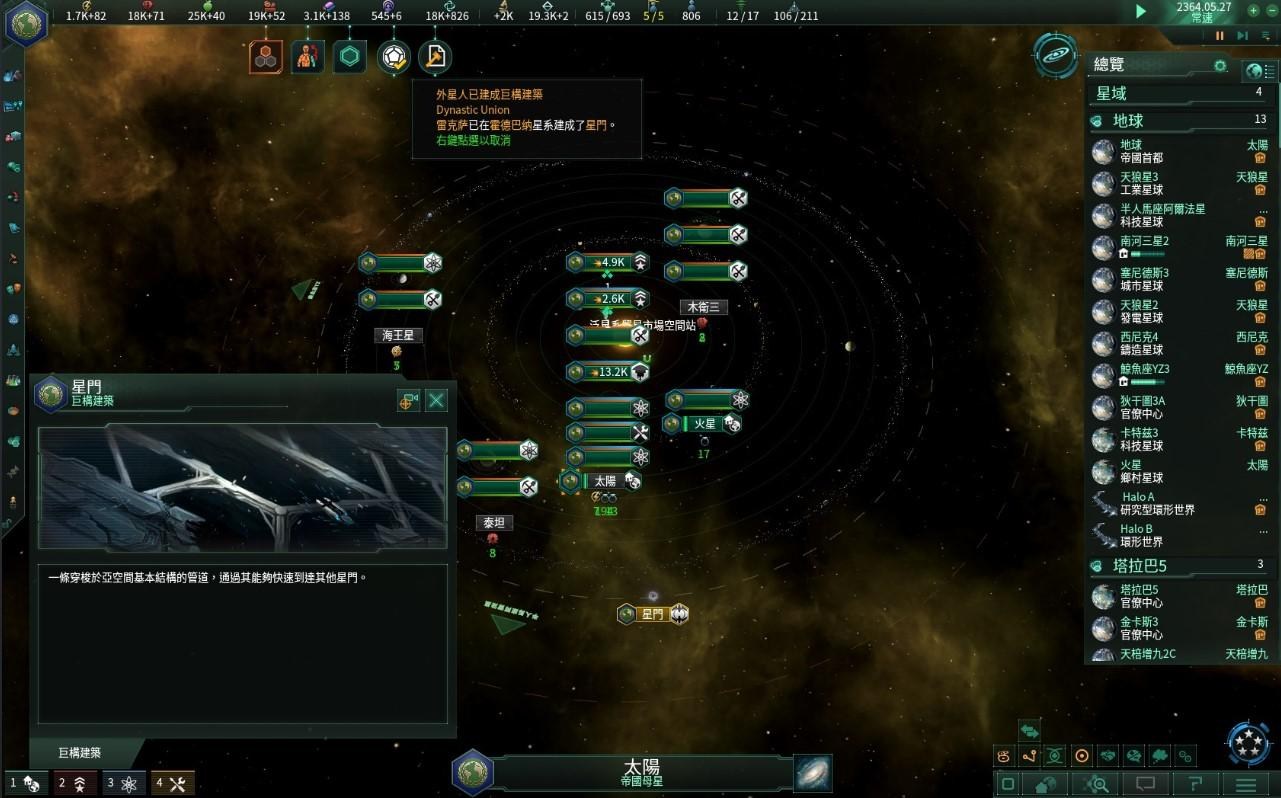The height and width of the screenshot is (798, 1281).
Task: Select the 星門 gateway label on the map
Action: [653, 614]
